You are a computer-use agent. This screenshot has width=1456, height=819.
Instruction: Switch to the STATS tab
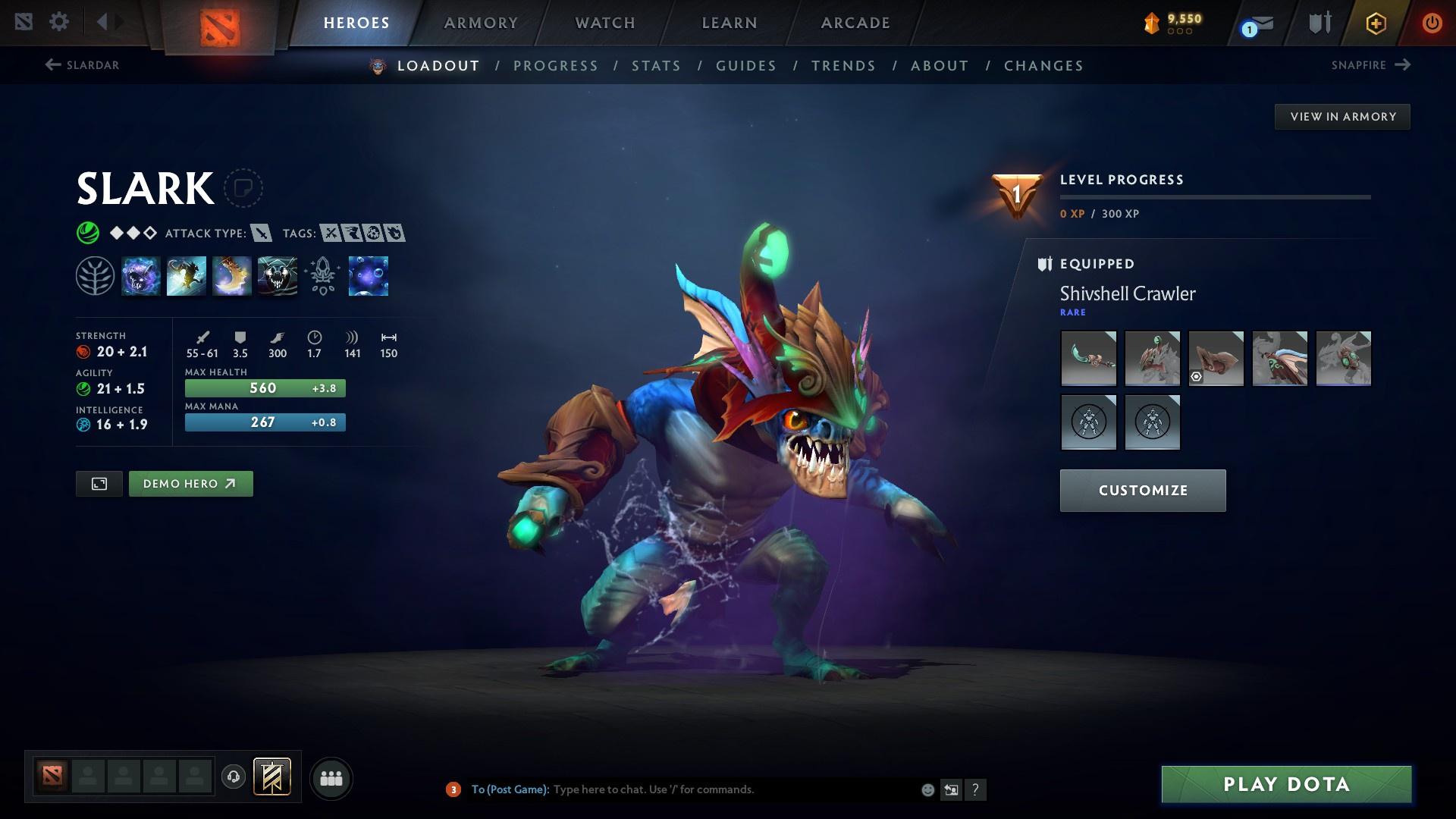point(657,66)
